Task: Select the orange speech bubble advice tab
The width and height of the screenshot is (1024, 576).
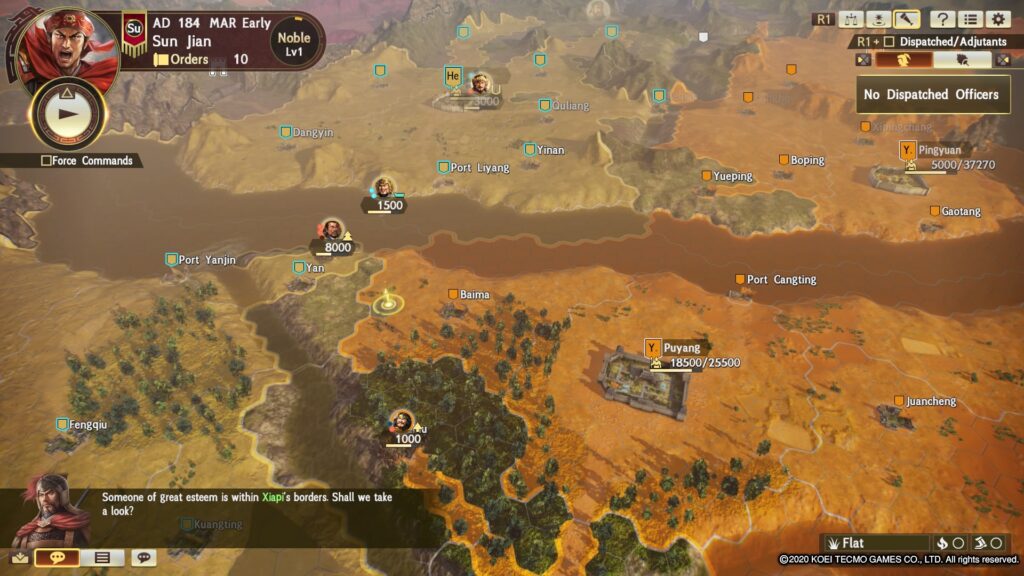Action: 57,558
